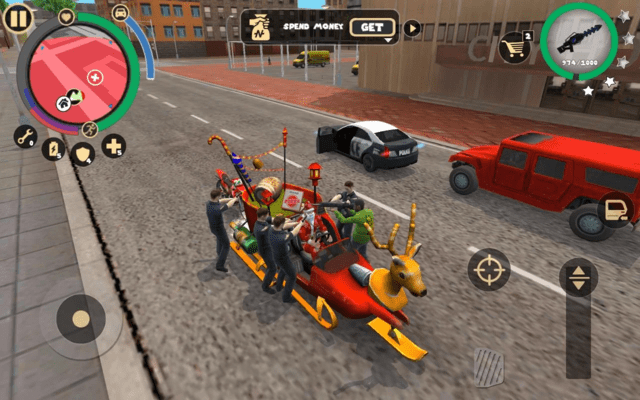Tap the striped accelerator pedal
This screenshot has width=640, height=400.
(x=489, y=366)
